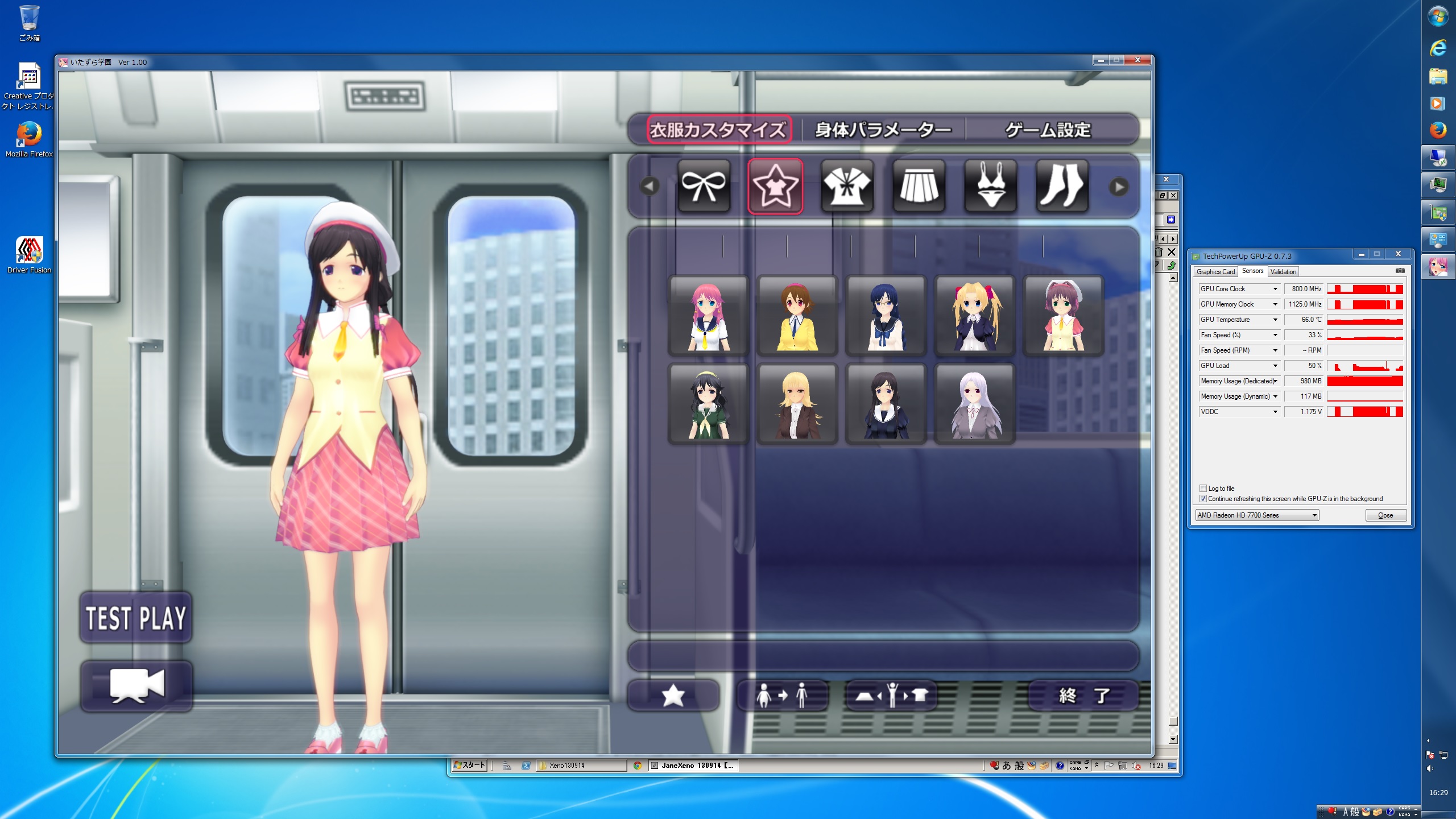
Task: Select the ribbon accessory category
Action: click(x=704, y=186)
